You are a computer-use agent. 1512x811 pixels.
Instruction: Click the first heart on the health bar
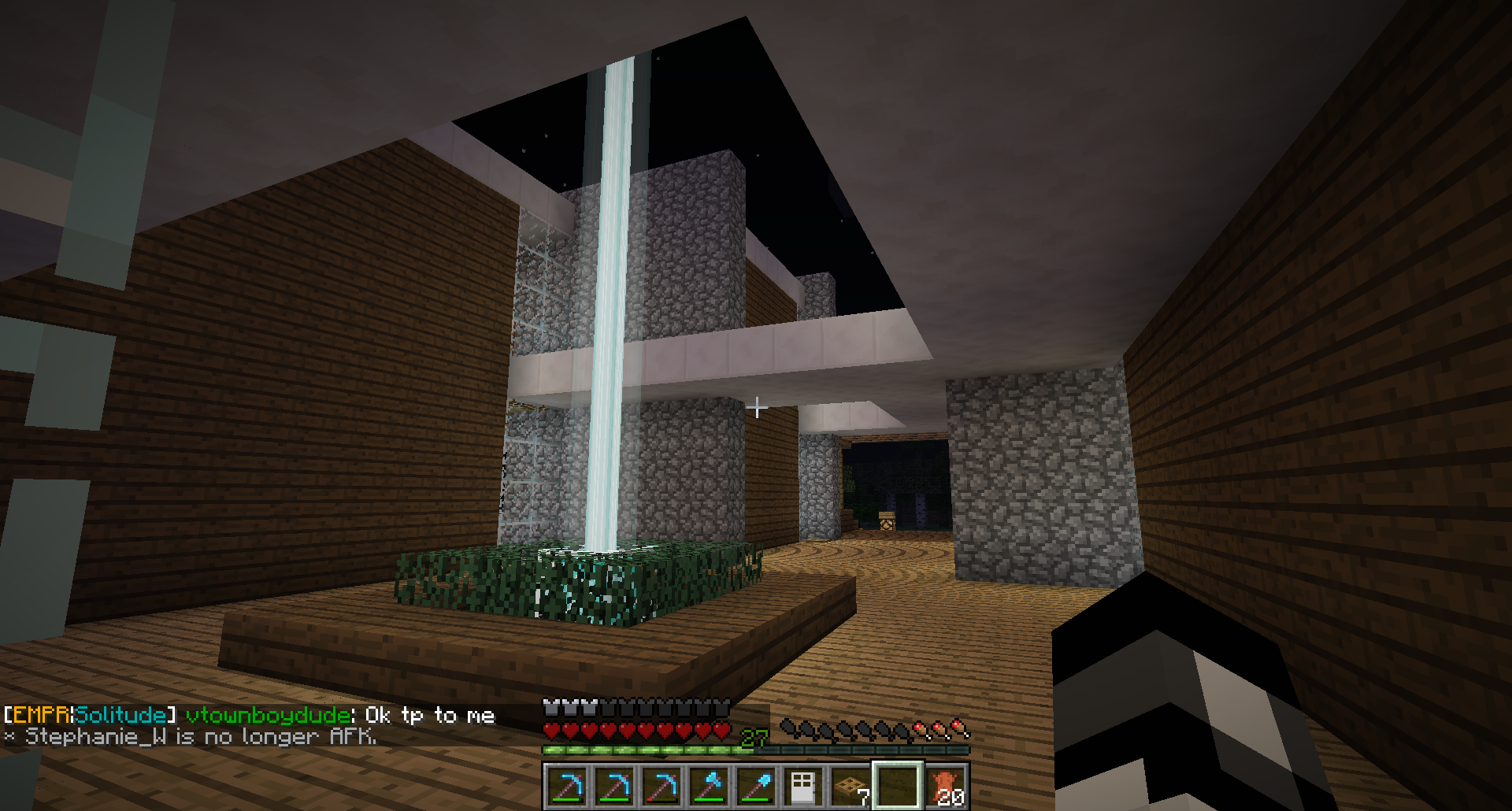pyautogui.click(x=550, y=729)
